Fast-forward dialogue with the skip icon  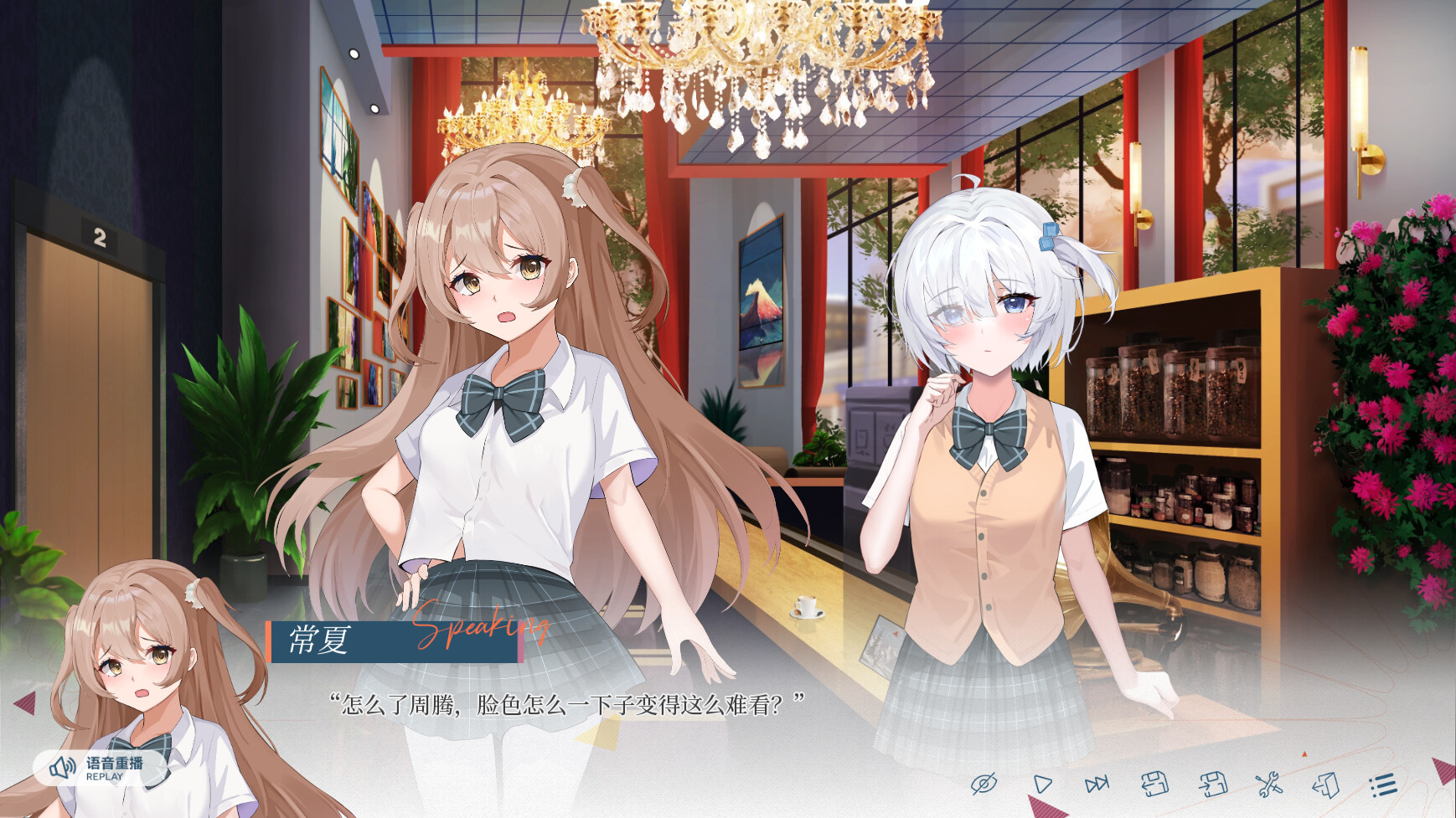(x=1097, y=785)
